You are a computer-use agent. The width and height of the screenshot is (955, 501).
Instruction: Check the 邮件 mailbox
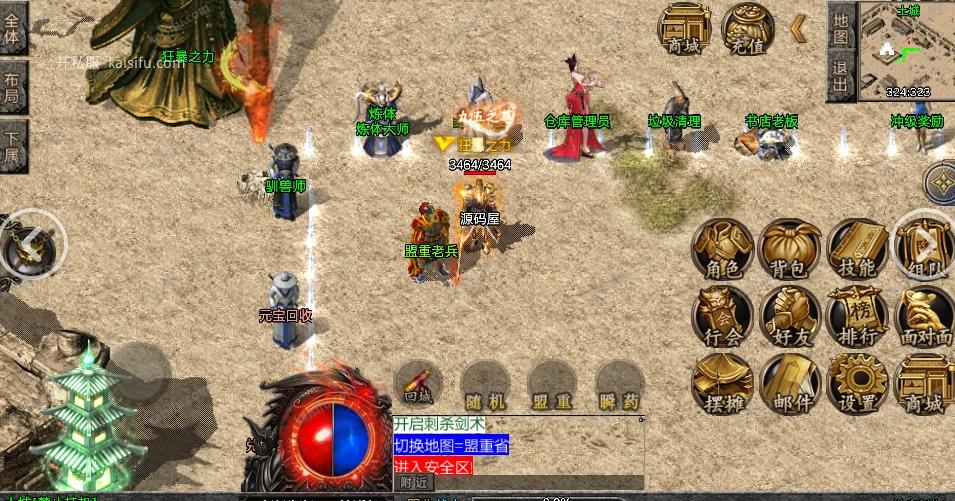click(790, 384)
